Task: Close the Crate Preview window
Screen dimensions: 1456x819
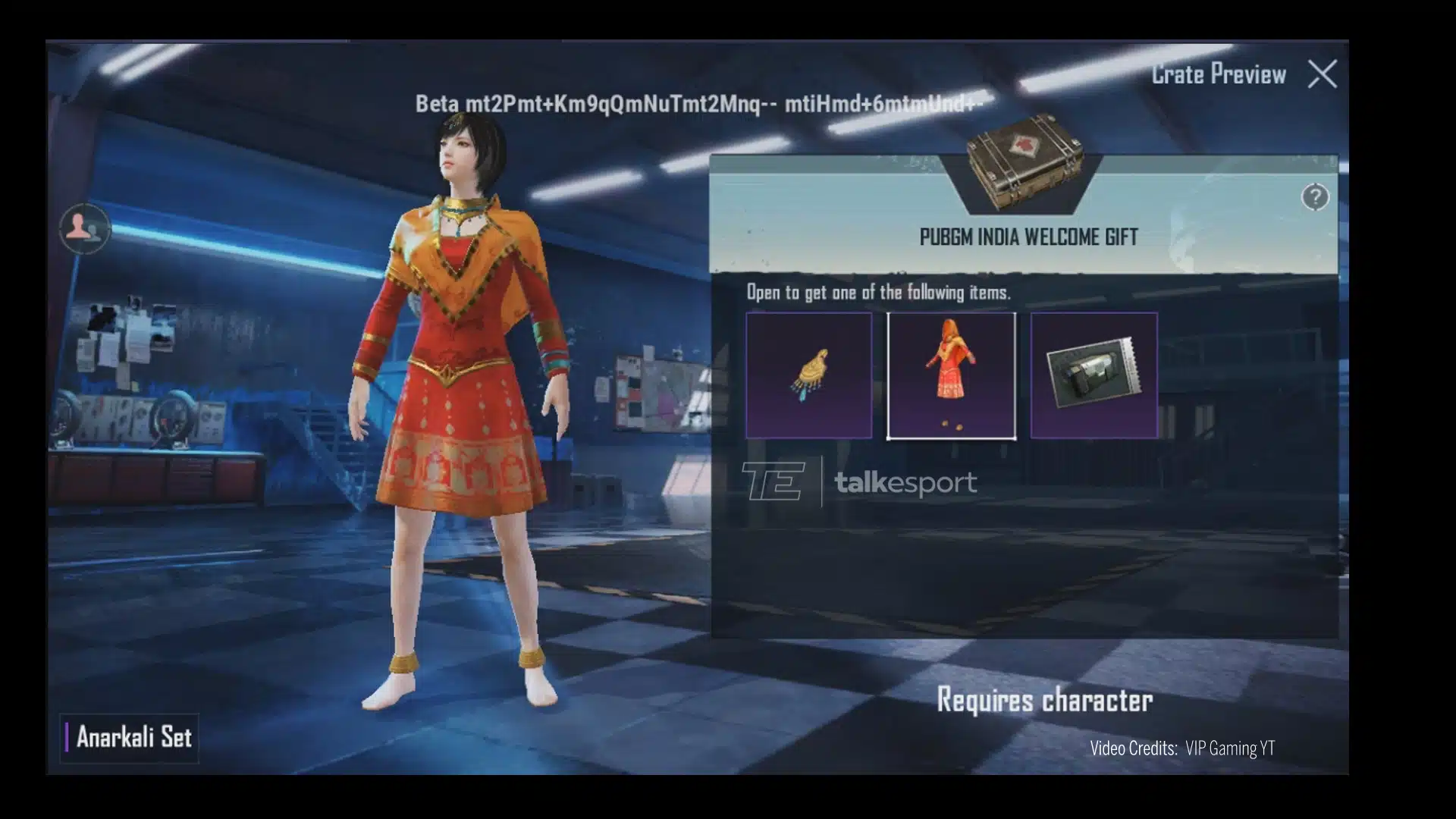Action: [x=1322, y=74]
